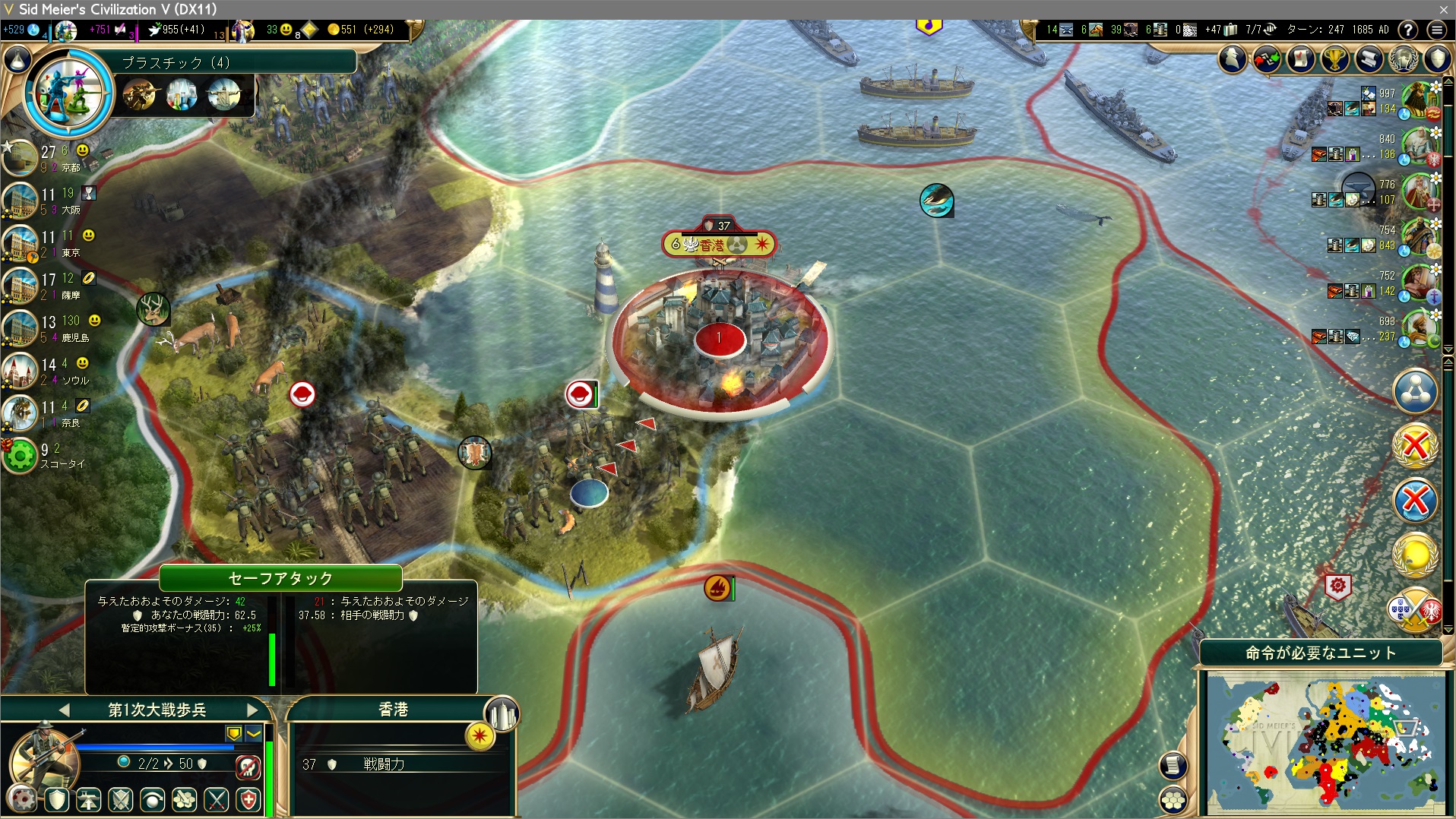
Task: Open the hex grid map options button
Action: point(1174,800)
